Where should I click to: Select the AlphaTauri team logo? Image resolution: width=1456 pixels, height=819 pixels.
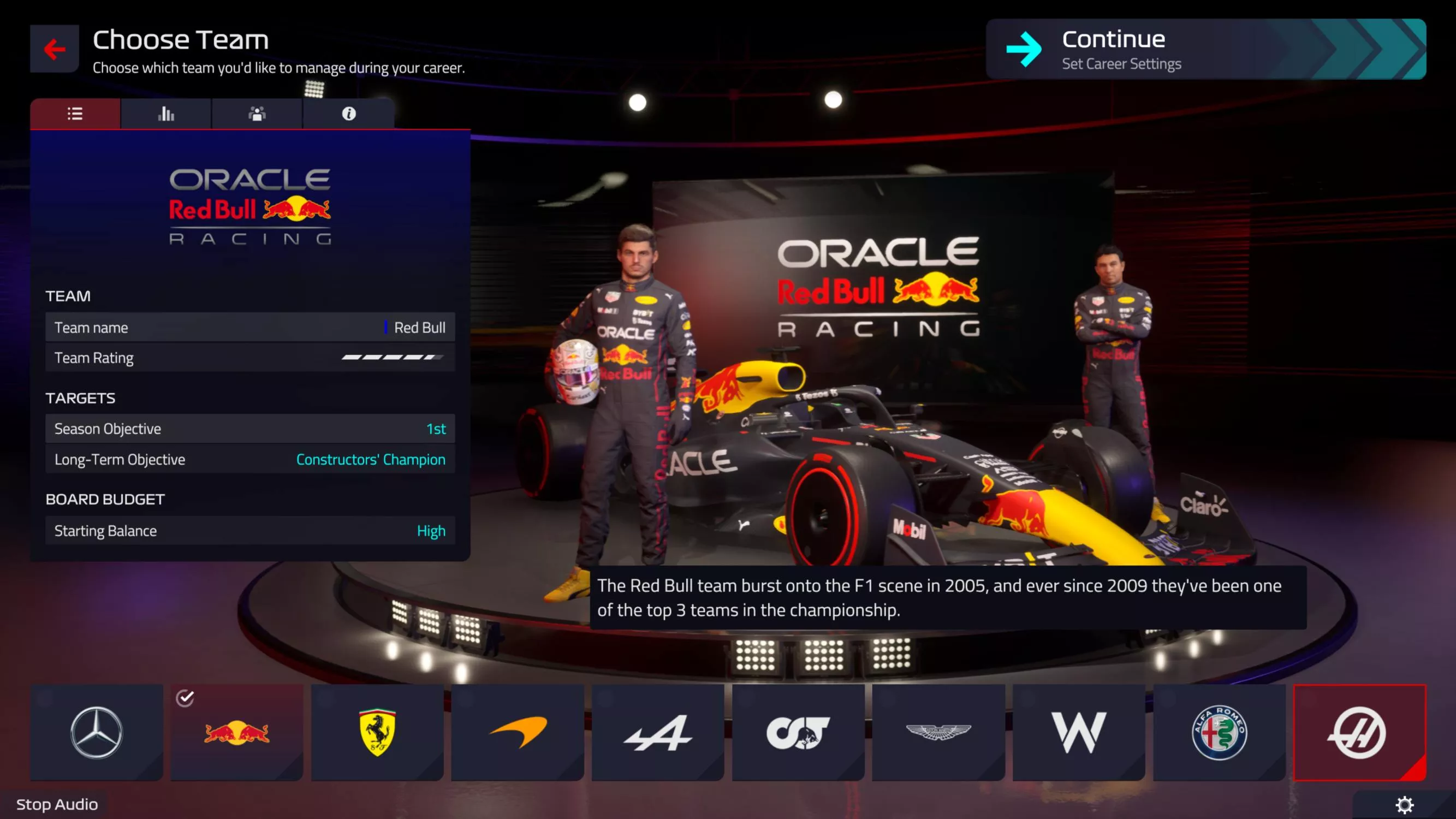point(798,732)
